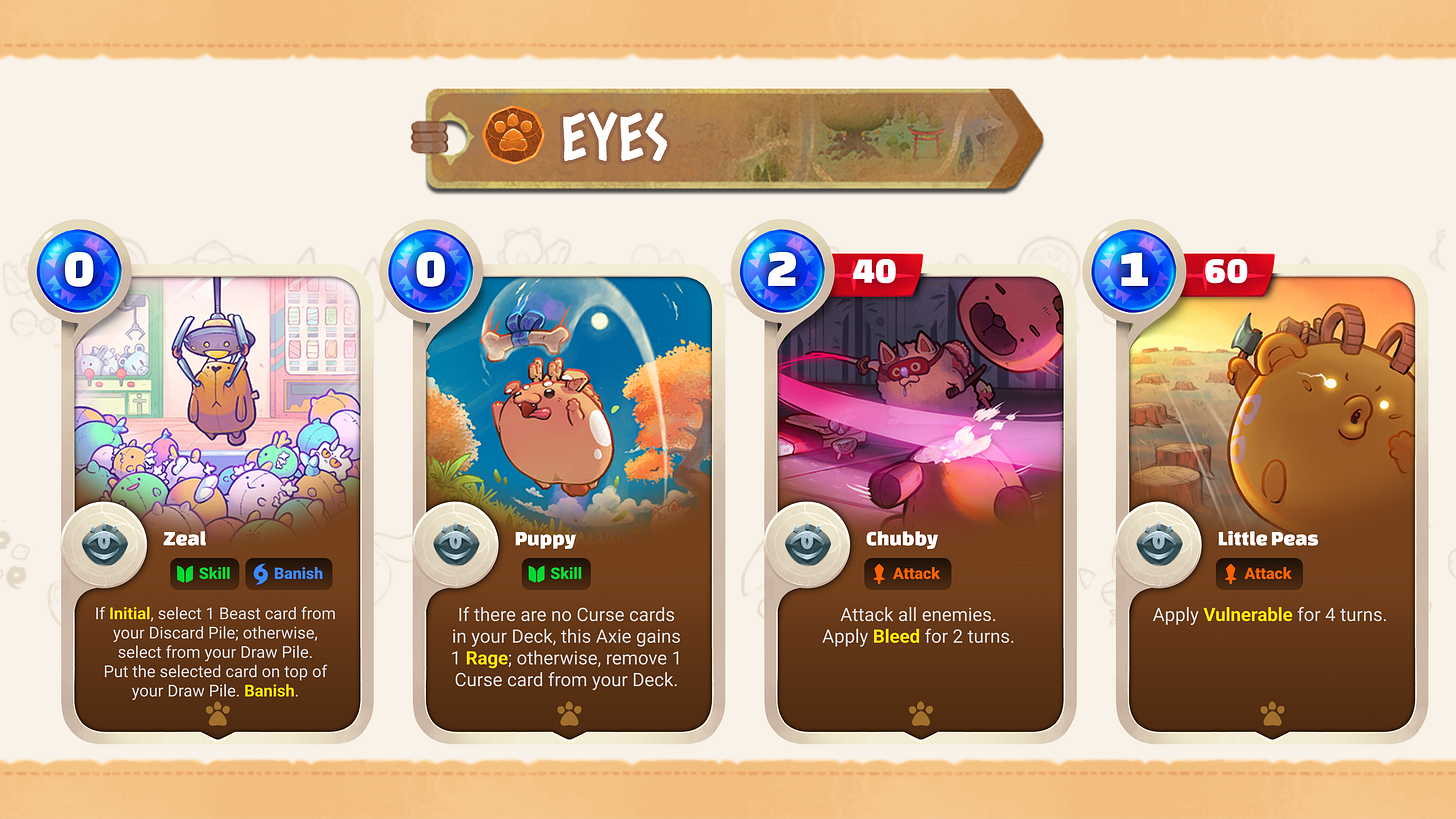This screenshot has height=819, width=1456.
Task: Select the Attack label on the Chubby card
Action: [907, 573]
